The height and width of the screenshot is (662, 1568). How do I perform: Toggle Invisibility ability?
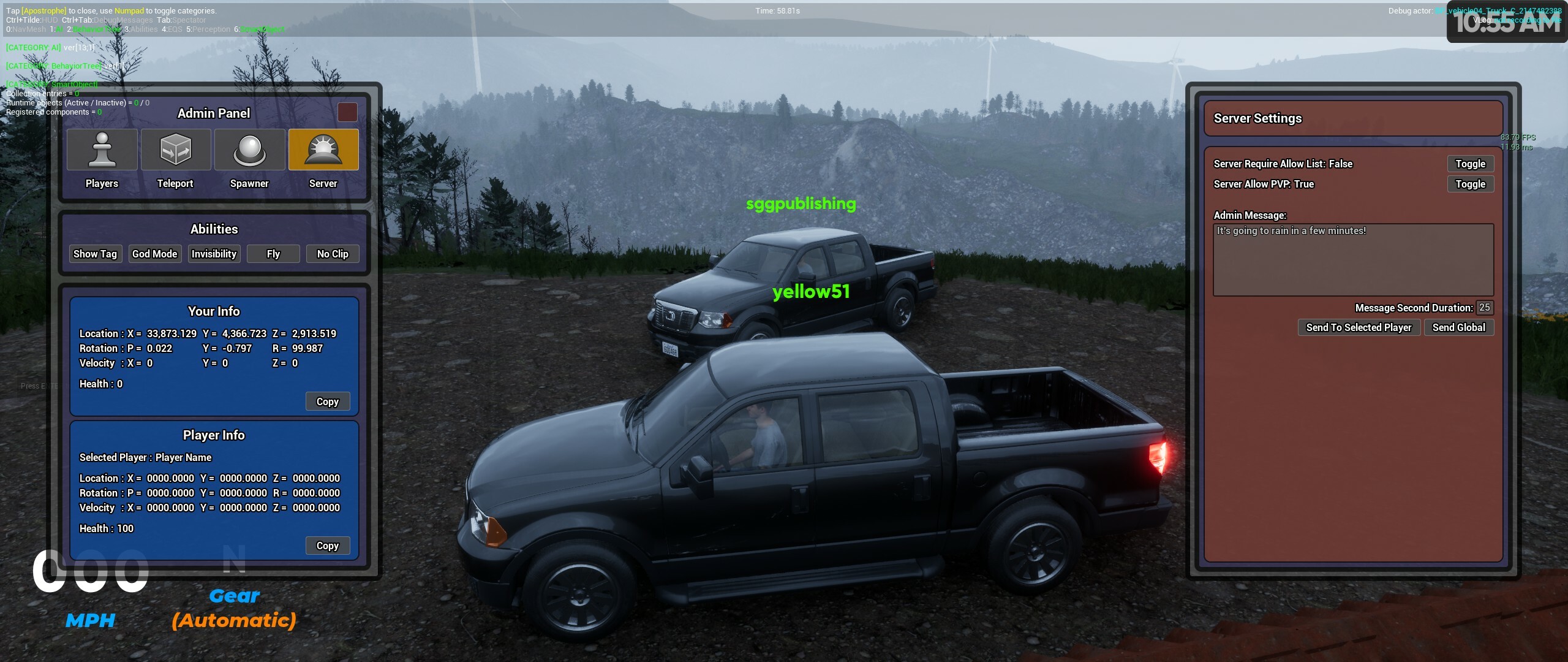(x=214, y=254)
